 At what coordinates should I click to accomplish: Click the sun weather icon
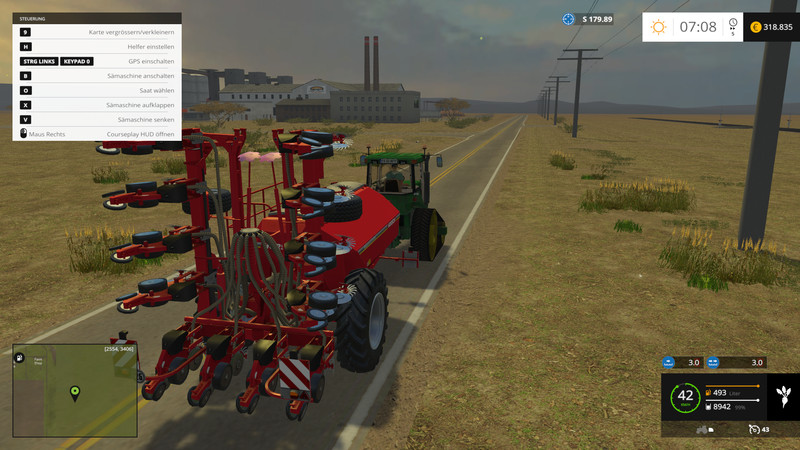[658, 27]
